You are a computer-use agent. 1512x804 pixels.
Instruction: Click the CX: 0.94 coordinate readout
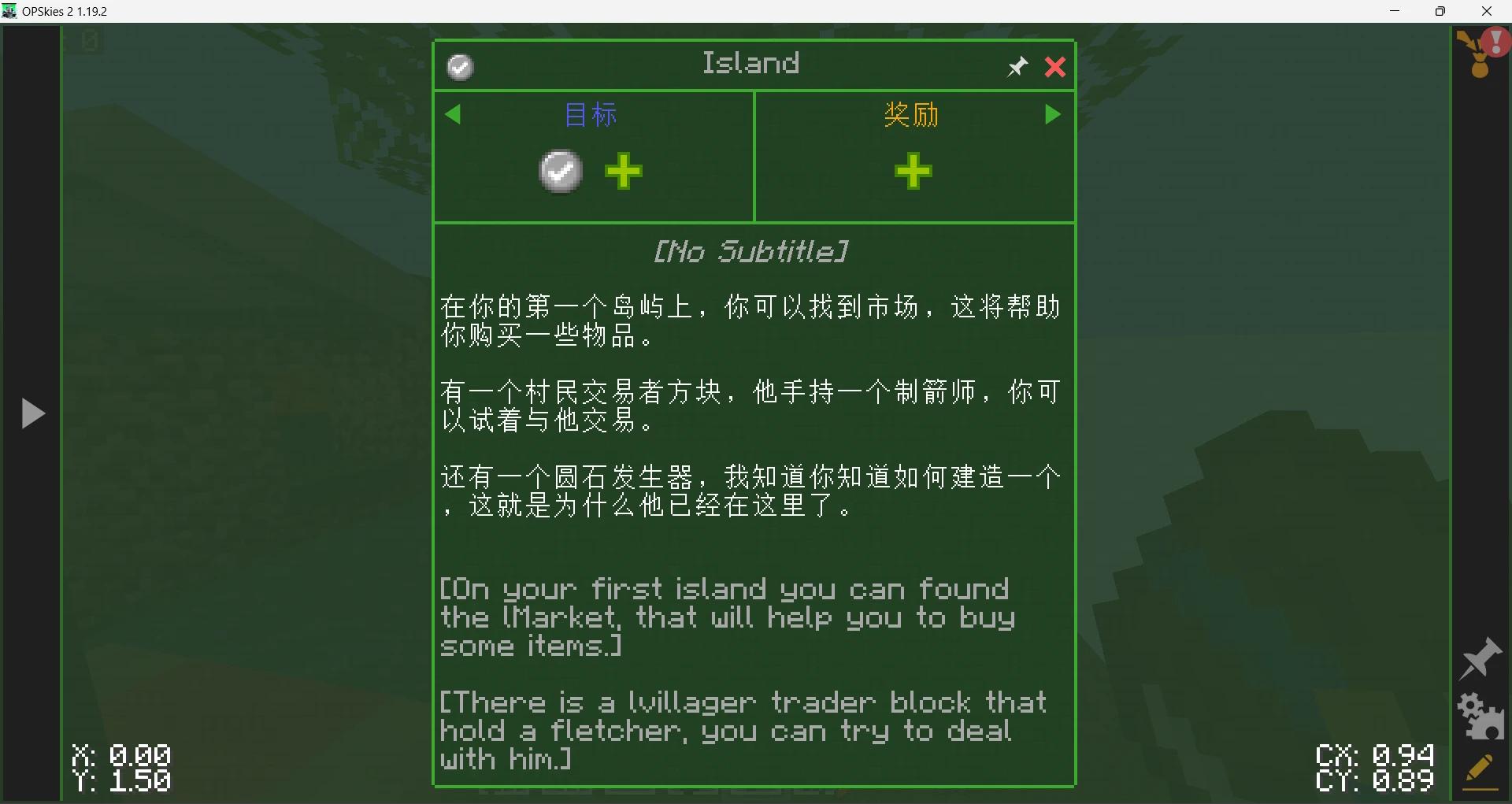coord(1373,754)
